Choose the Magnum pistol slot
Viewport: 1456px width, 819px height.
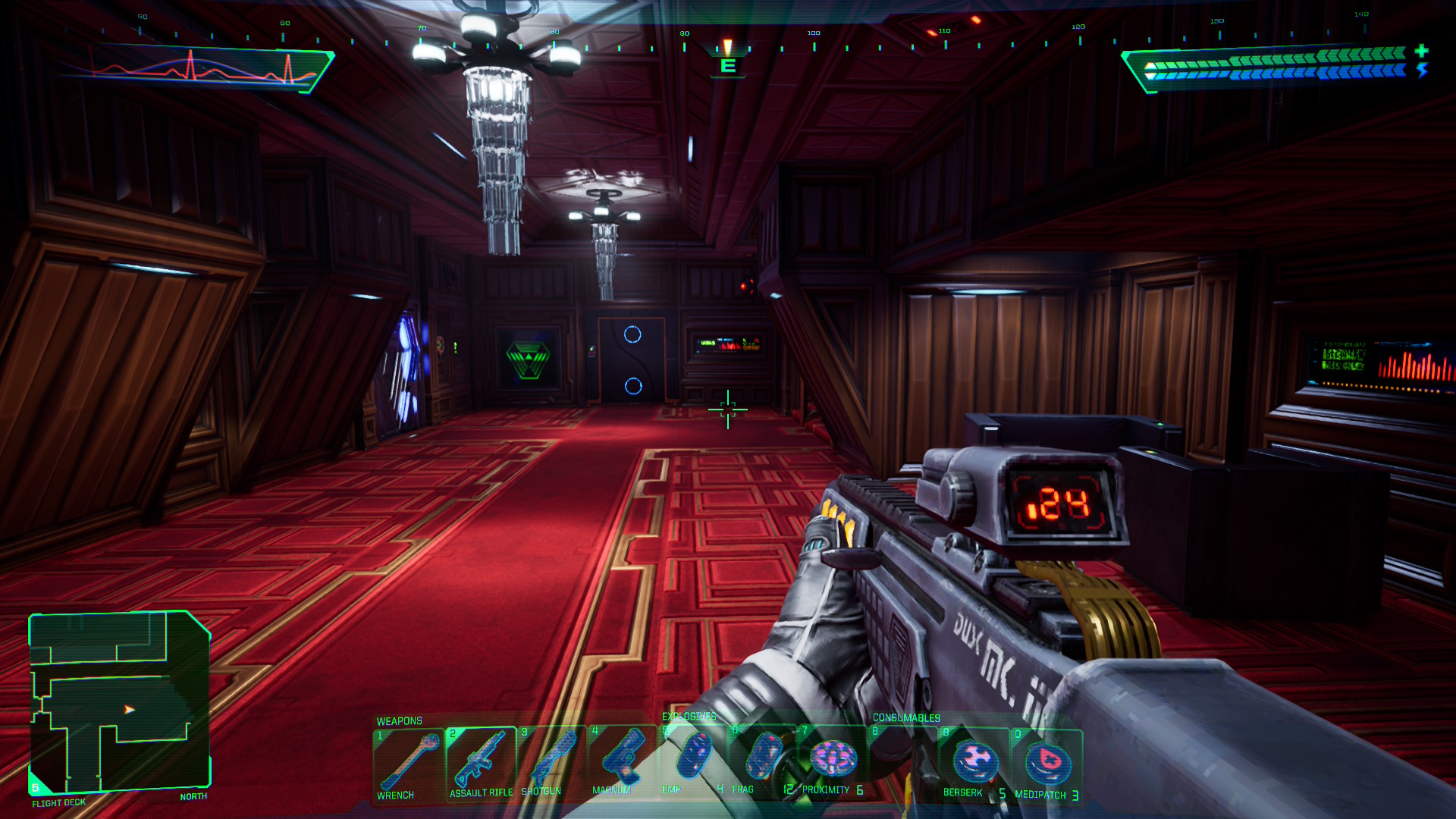coord(622,761)
